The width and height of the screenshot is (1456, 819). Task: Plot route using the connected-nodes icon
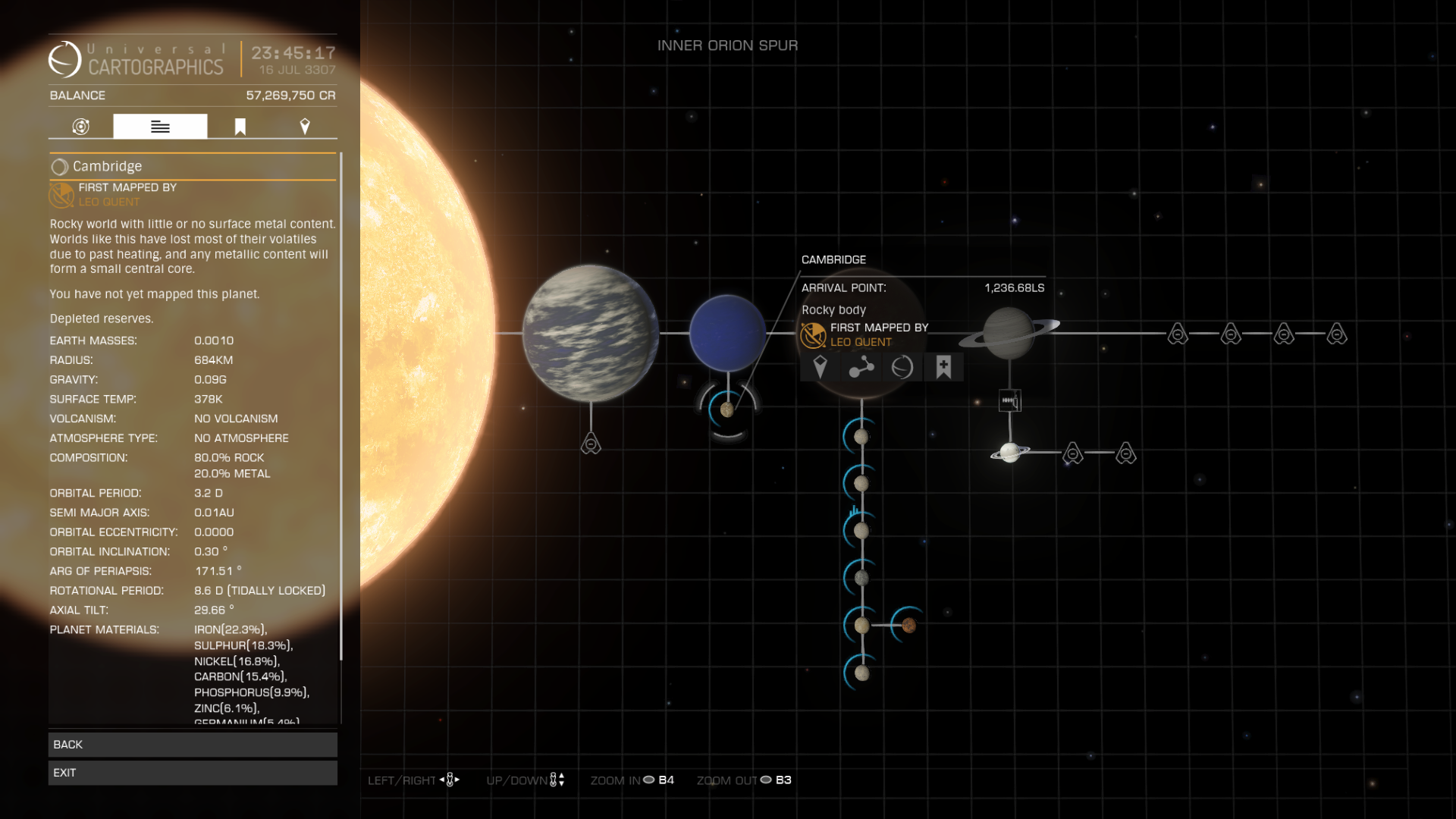[x=861, y=368]
